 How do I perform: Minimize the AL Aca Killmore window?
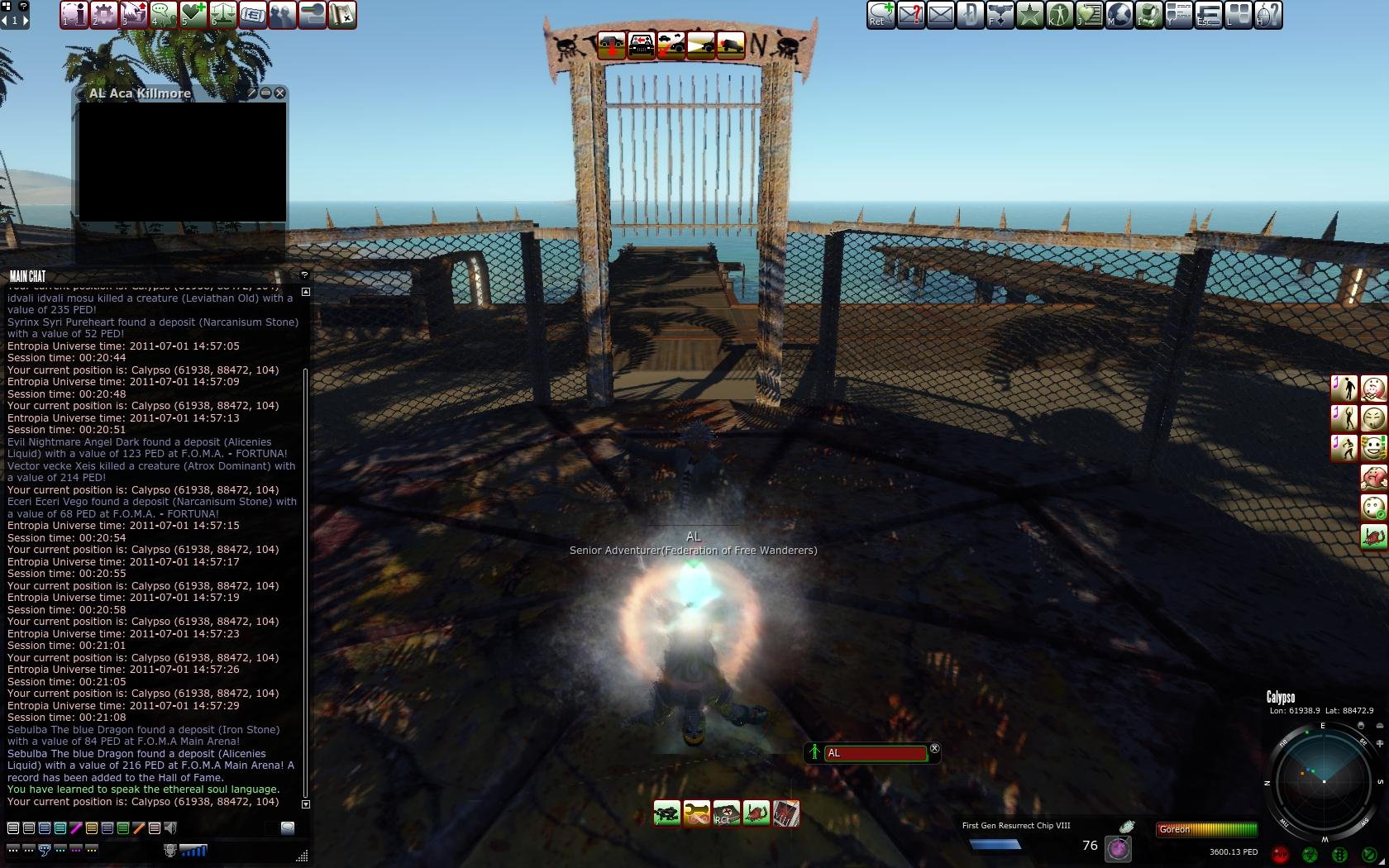(266, 93)
